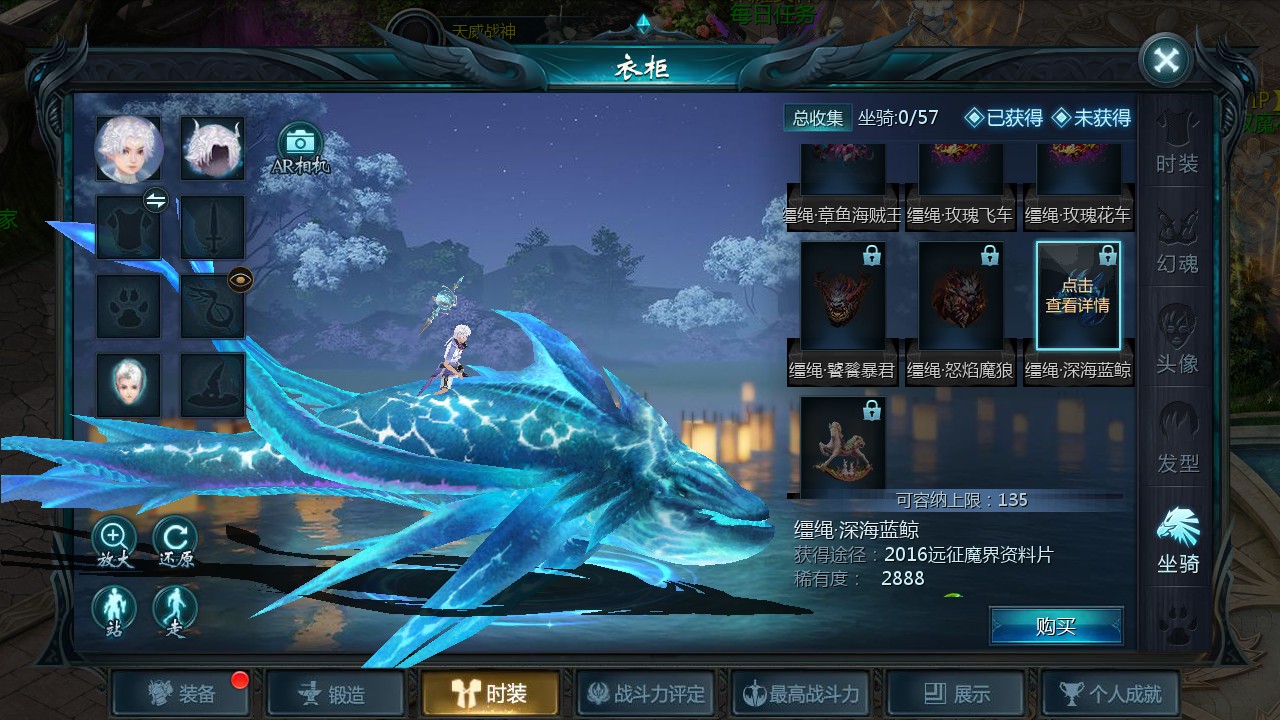Screen dimensions: 1280x720
Task: Select the 缰绳·饕餮暴君 mount
Action: click(843, 310)
